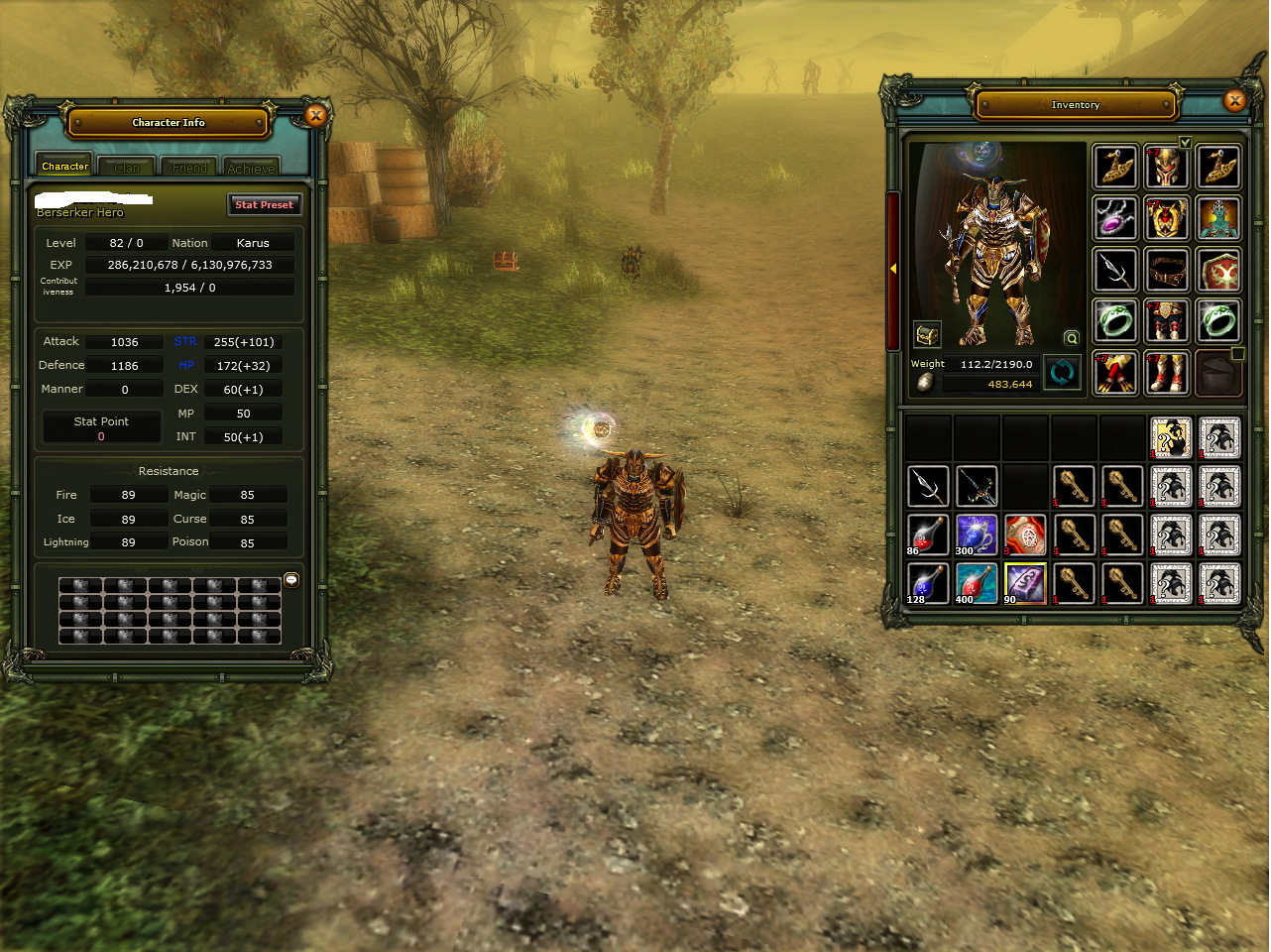Select the Character tab
Image resolution: width=1271 pixels, height=952 pixels.
[x=65, y=167]
